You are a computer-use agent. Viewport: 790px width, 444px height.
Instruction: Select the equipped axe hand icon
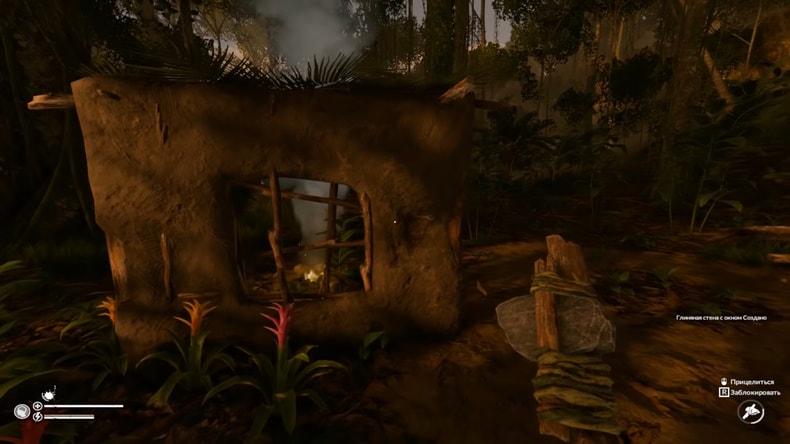[750, 411]
